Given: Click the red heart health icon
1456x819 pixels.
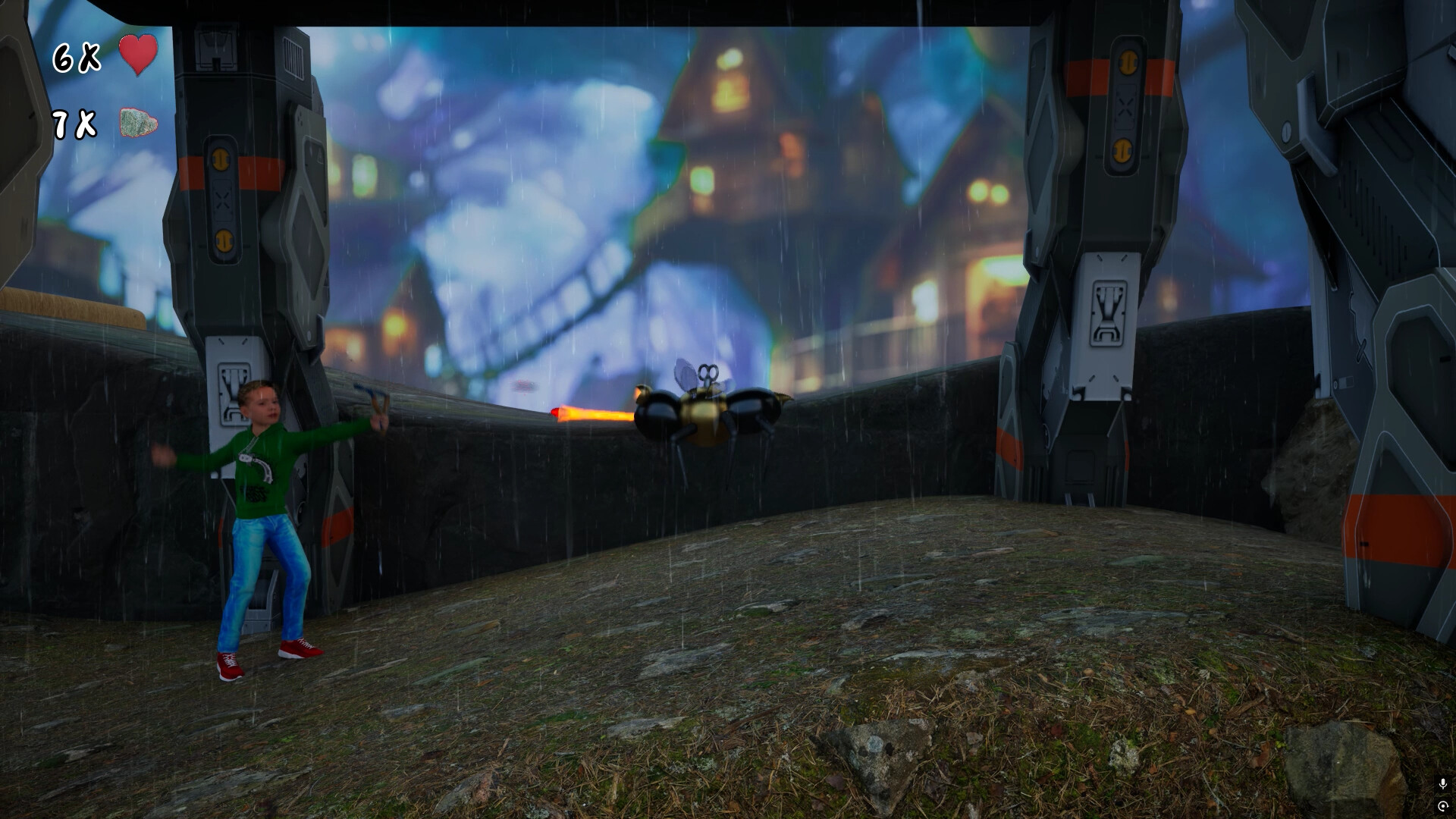Looking at the screenshot, I should point(138,55).
